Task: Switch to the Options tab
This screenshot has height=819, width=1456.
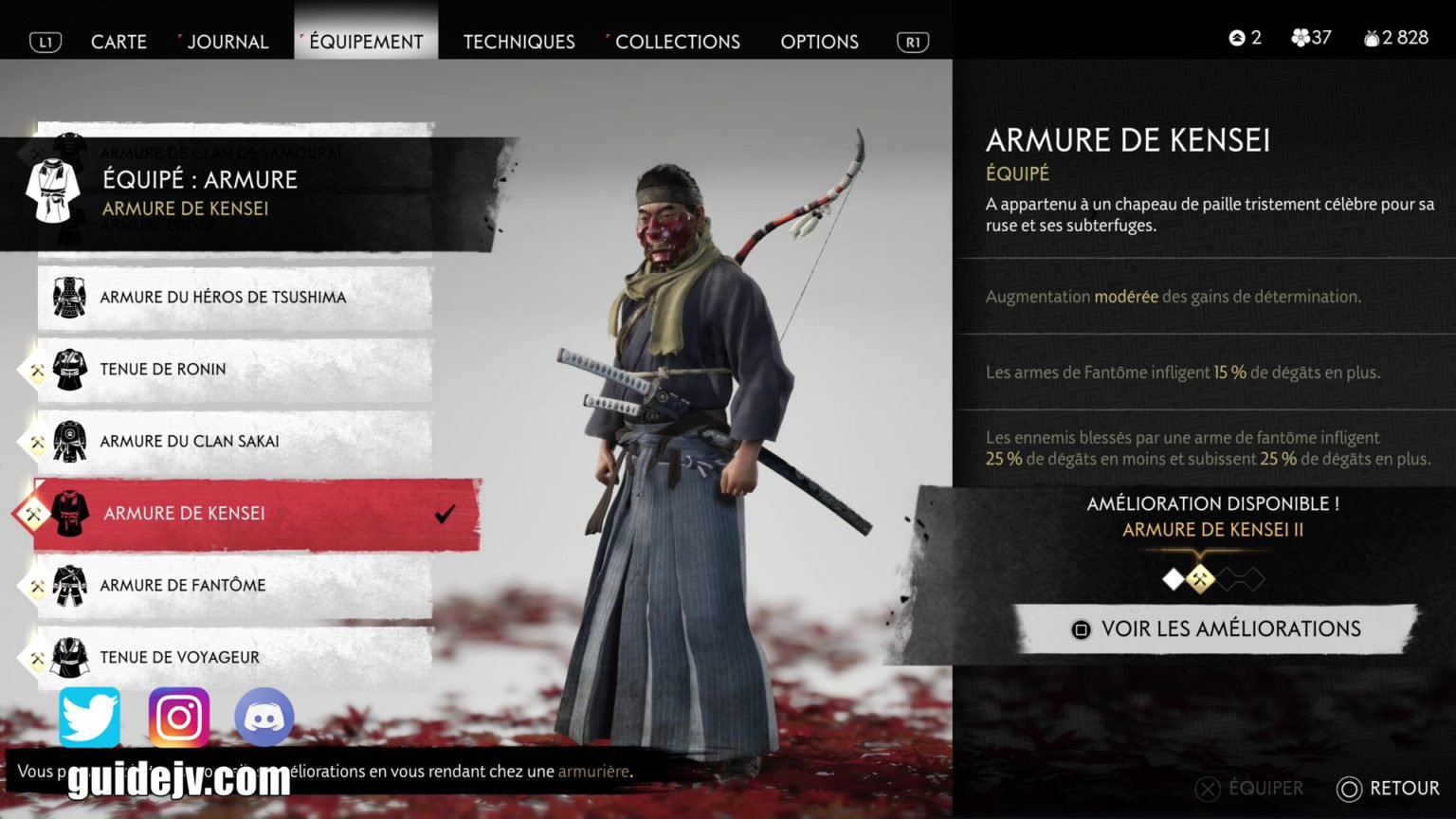Action: coord(819,42)
